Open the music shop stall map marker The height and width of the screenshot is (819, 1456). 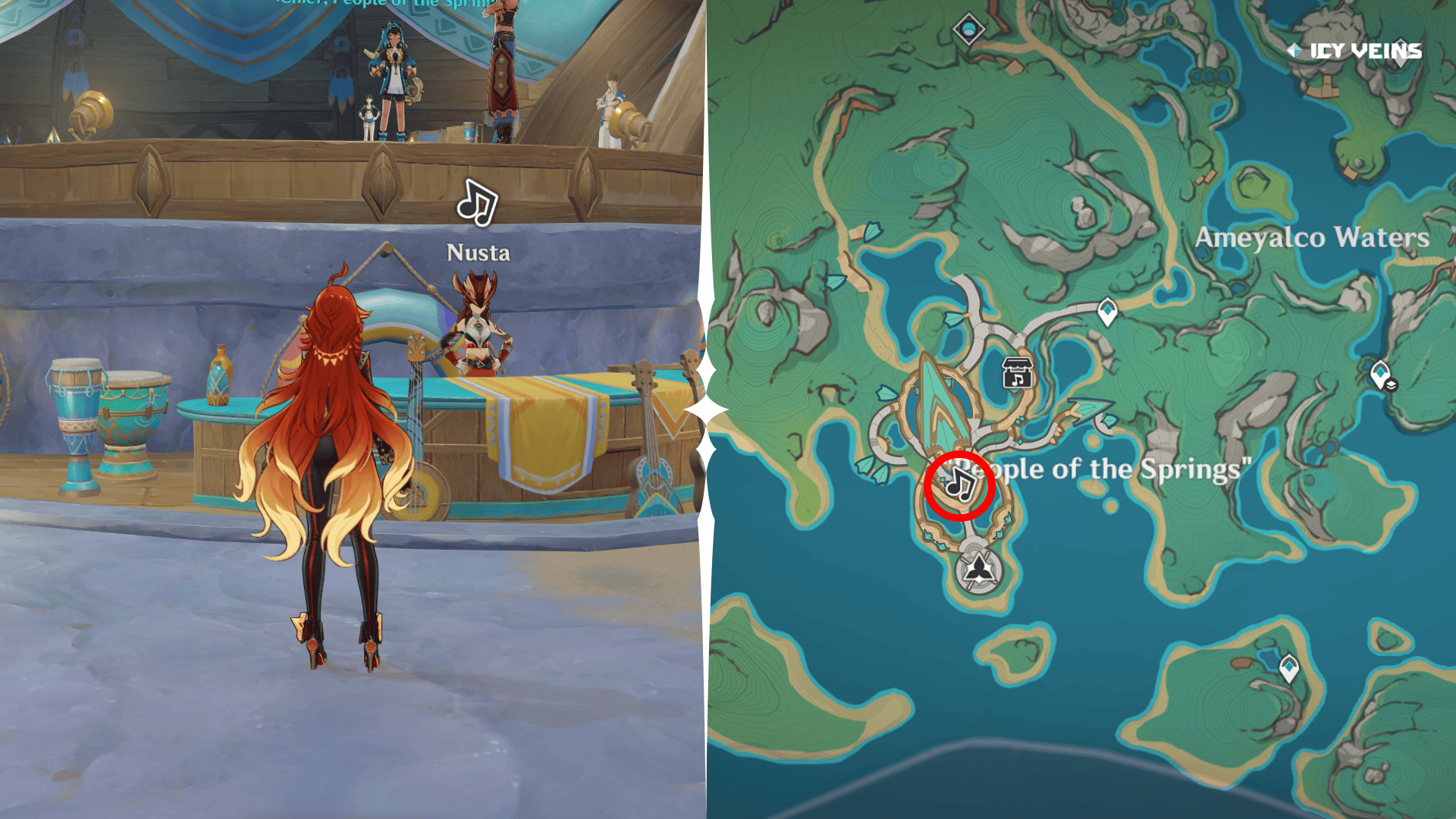pyautogui.click(x=1017, y=372)
